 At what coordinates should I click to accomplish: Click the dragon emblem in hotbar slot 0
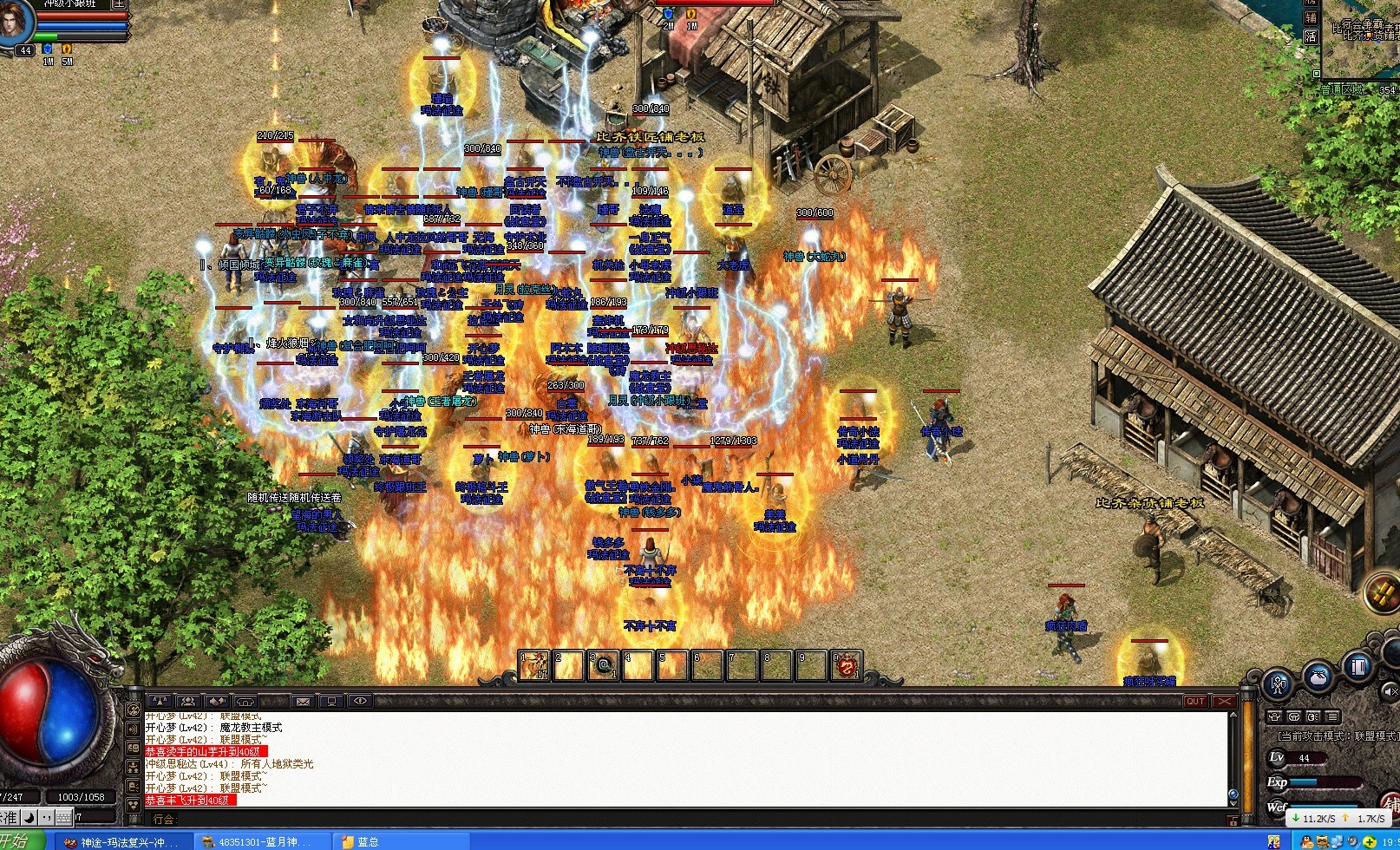(x=847, y=665)
